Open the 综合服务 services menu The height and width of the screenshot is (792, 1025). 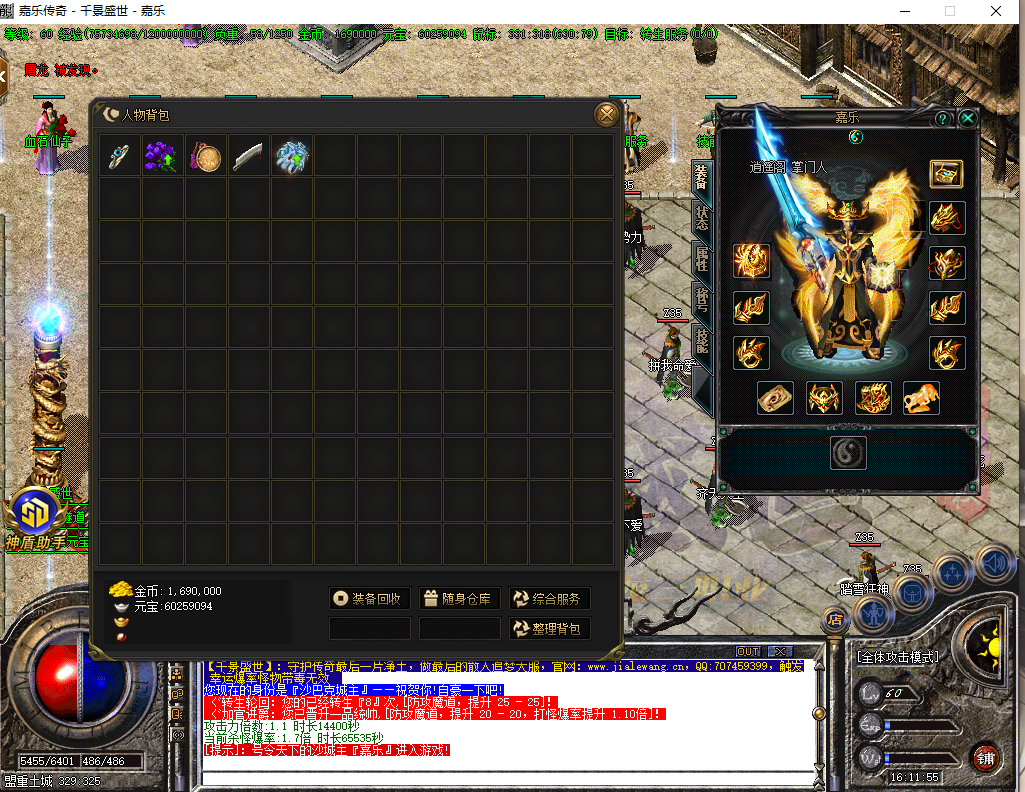pos(548,598)
